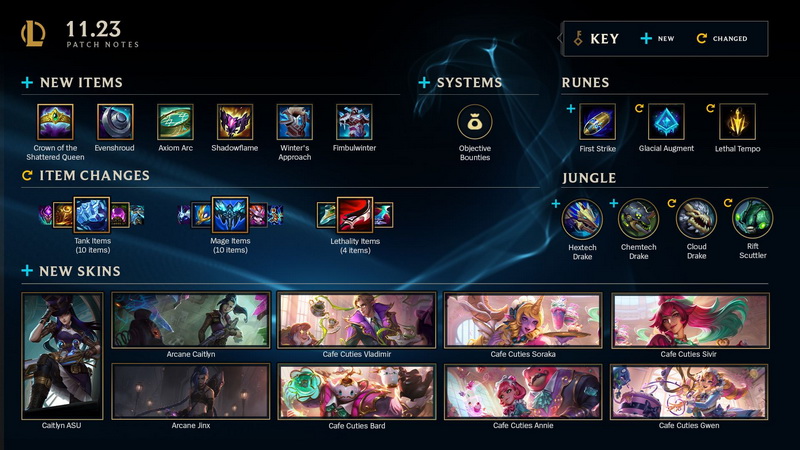Choose the Evenshroud item icon
Image resolution: width=800 pixels, height=450 pixels.
point(115,122)
